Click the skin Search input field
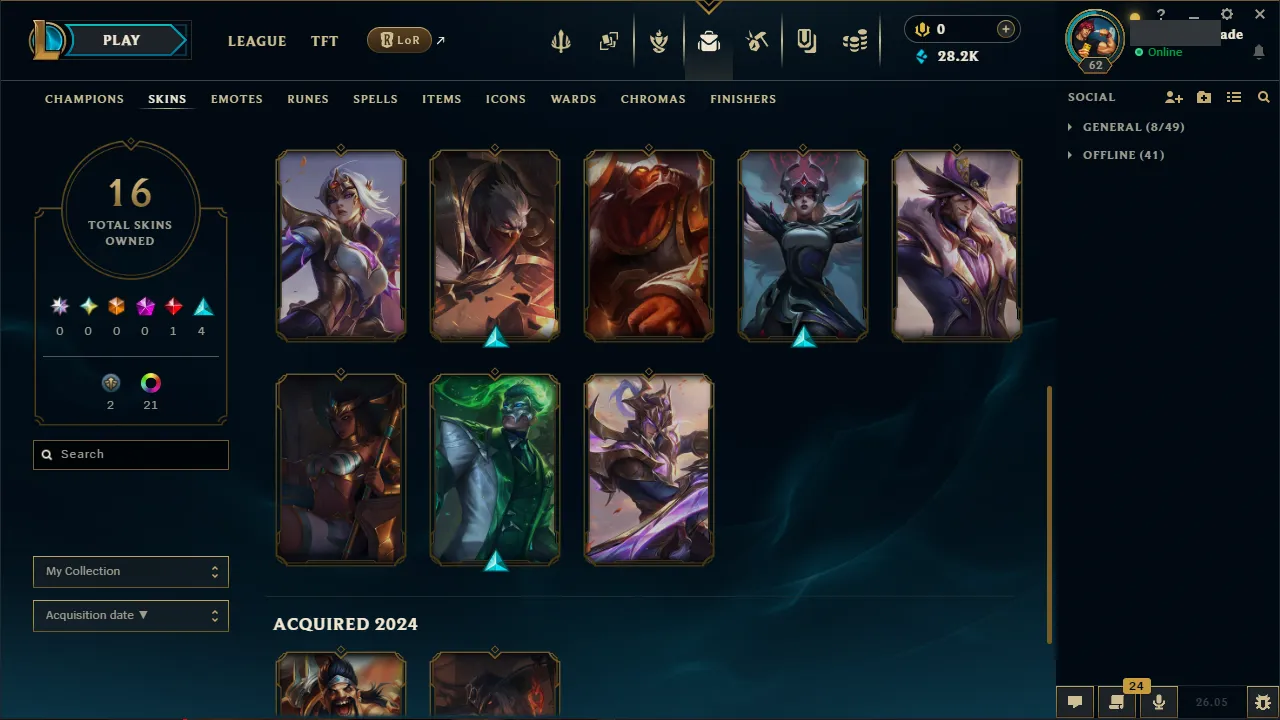The height and width of the screenshot is (720, 1280). coord(130,454)
